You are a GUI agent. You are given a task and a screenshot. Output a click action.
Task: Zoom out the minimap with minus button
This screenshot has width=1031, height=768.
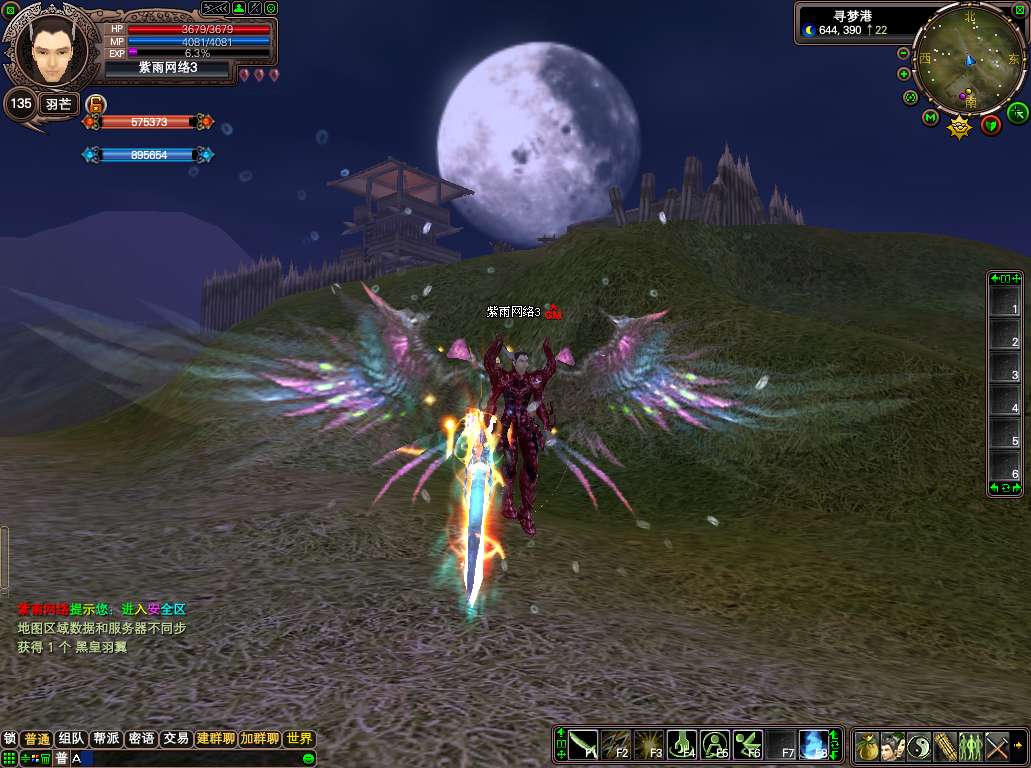point(904,53)
